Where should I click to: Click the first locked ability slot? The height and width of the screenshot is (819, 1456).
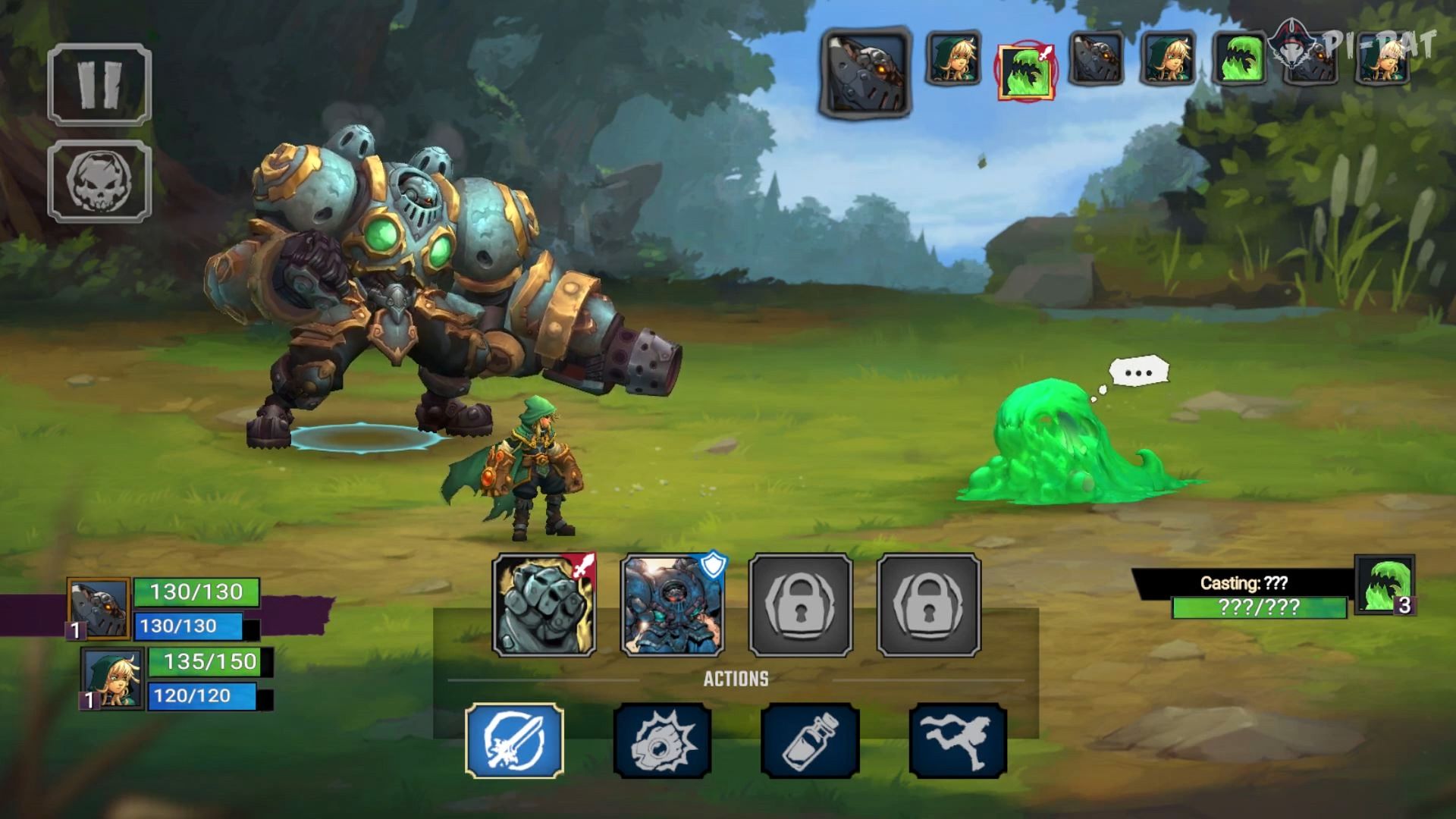[798, 607]
